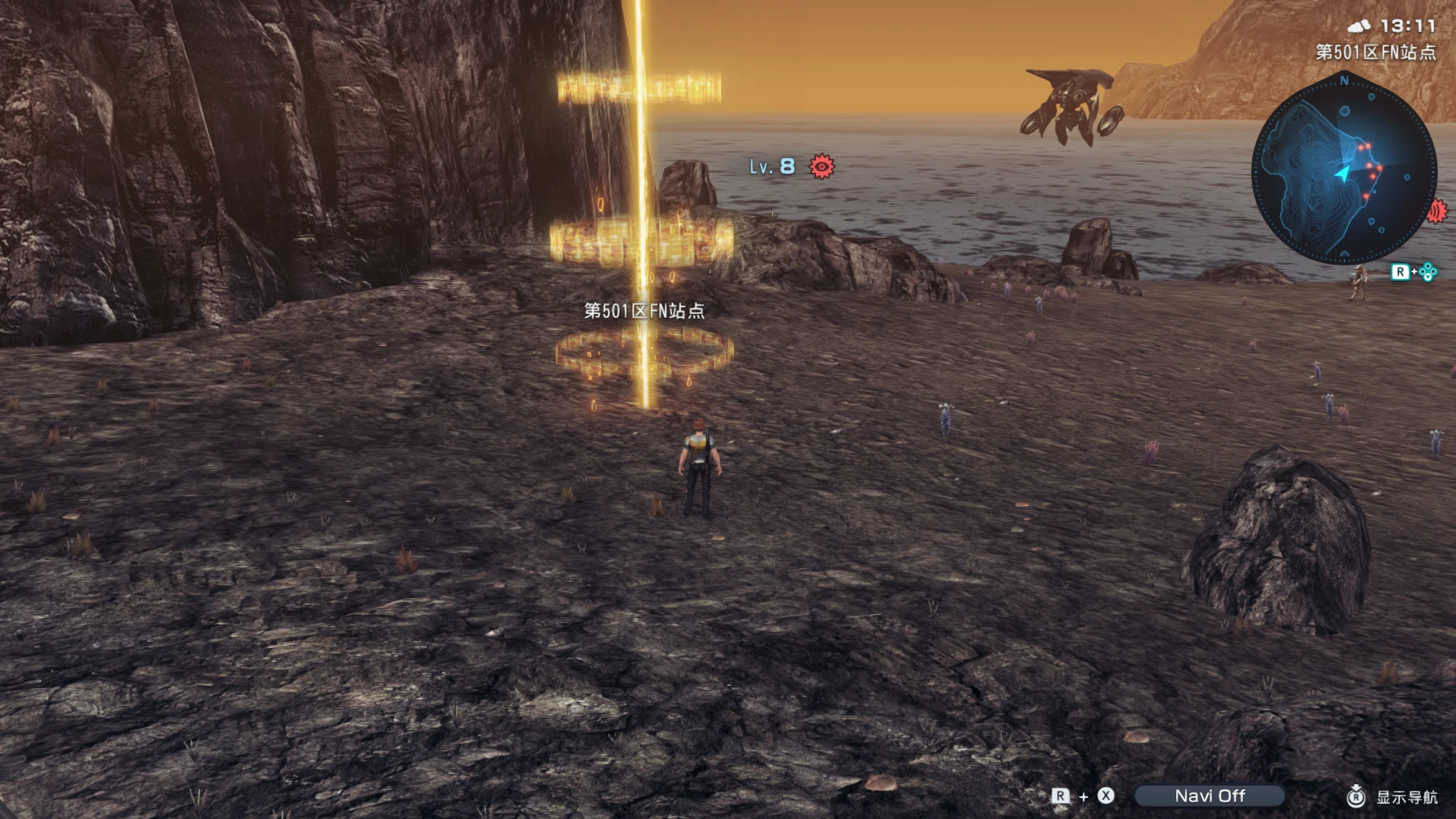The width and height of the screenshot is (1456, 819).
Task: Open the 第501区FN站点 beacon label in the field
Action: click(643, 312)
